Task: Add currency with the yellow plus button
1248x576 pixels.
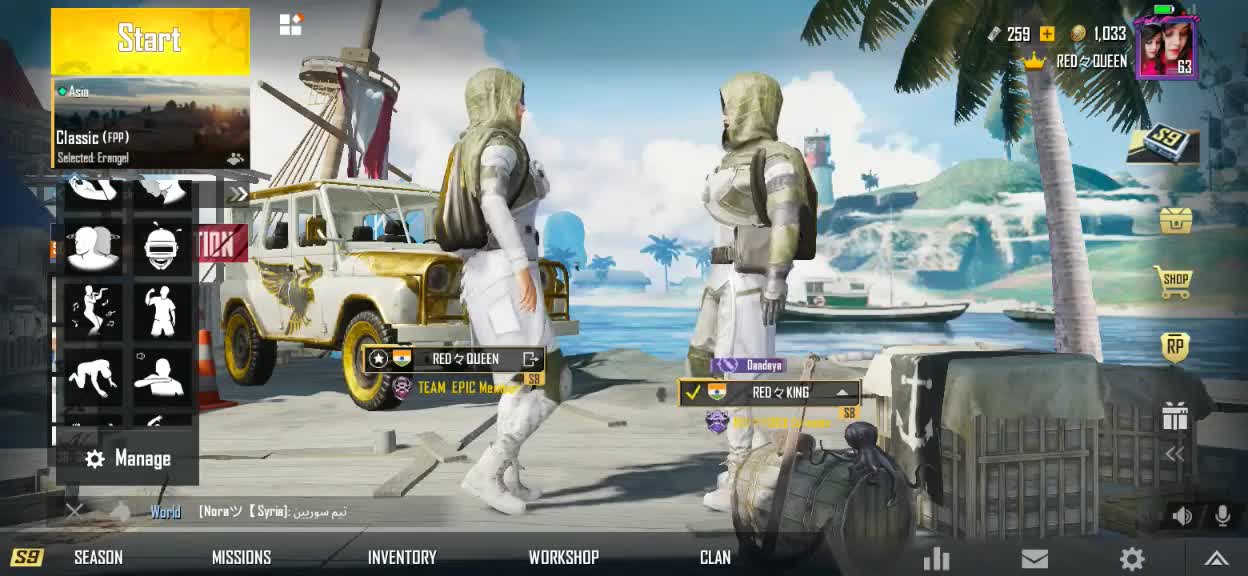Action: tap(1047, 34)
